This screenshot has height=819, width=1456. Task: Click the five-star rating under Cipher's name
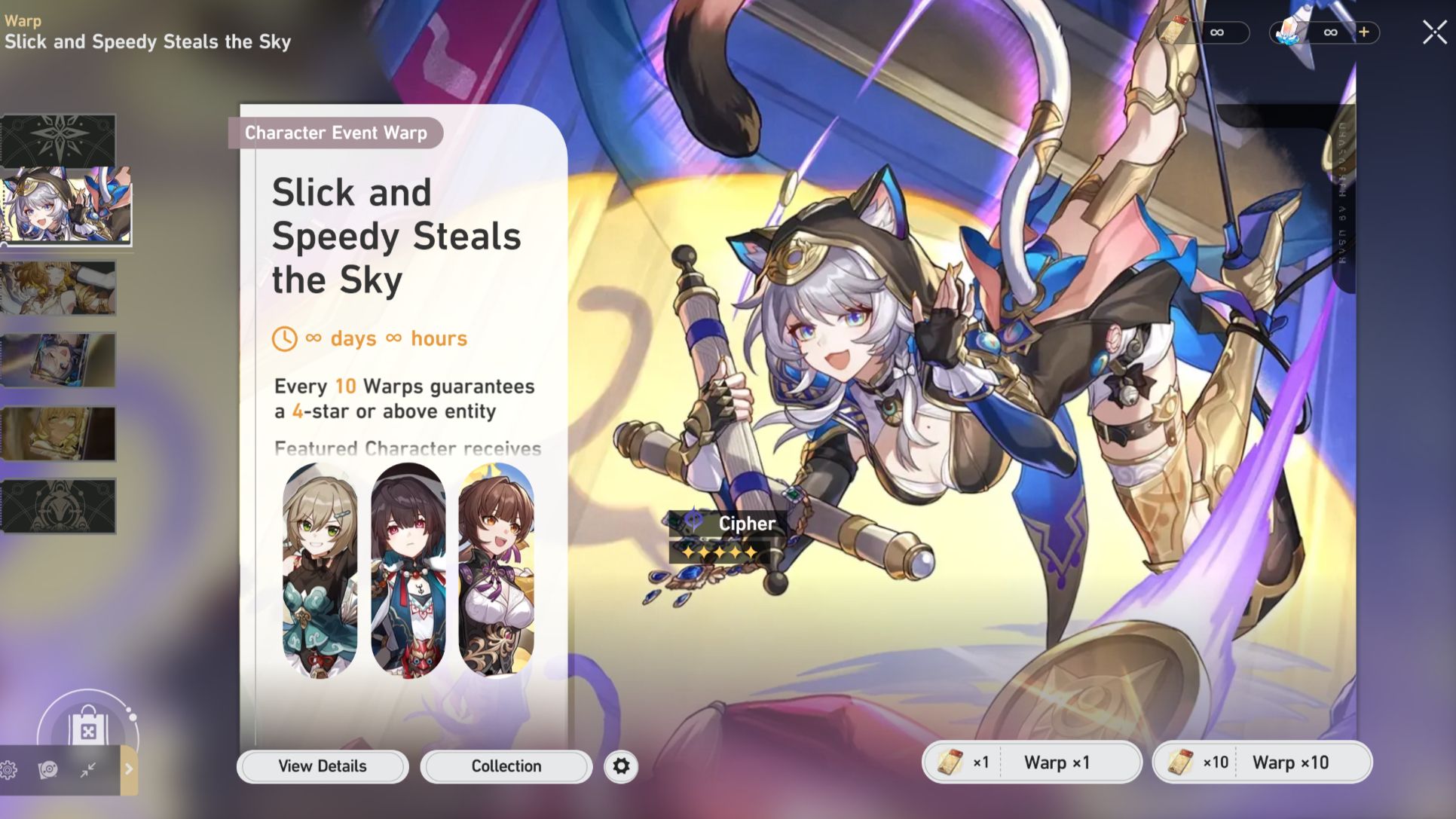[720, 551]
